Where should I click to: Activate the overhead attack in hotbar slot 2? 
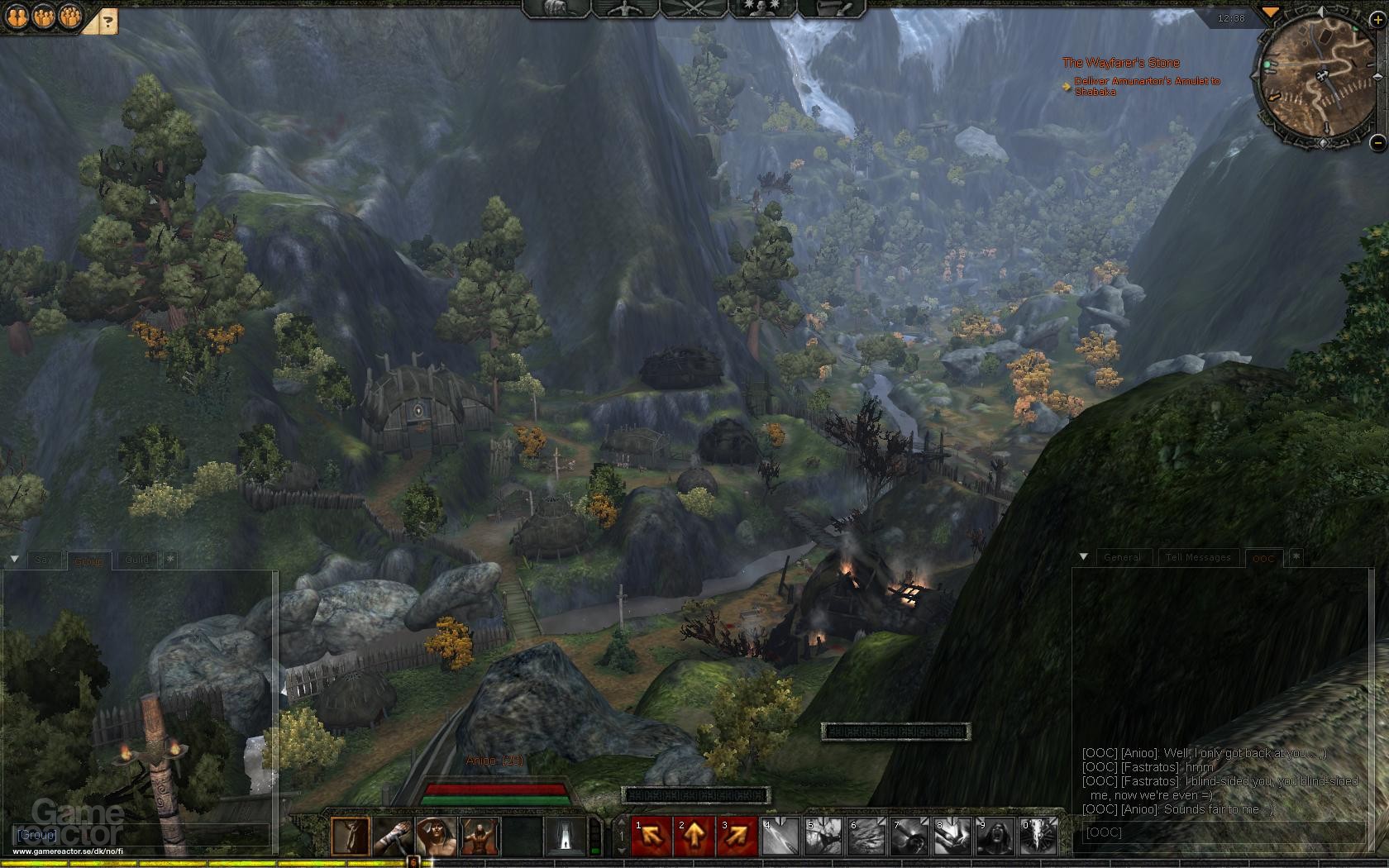click(694, 833)
